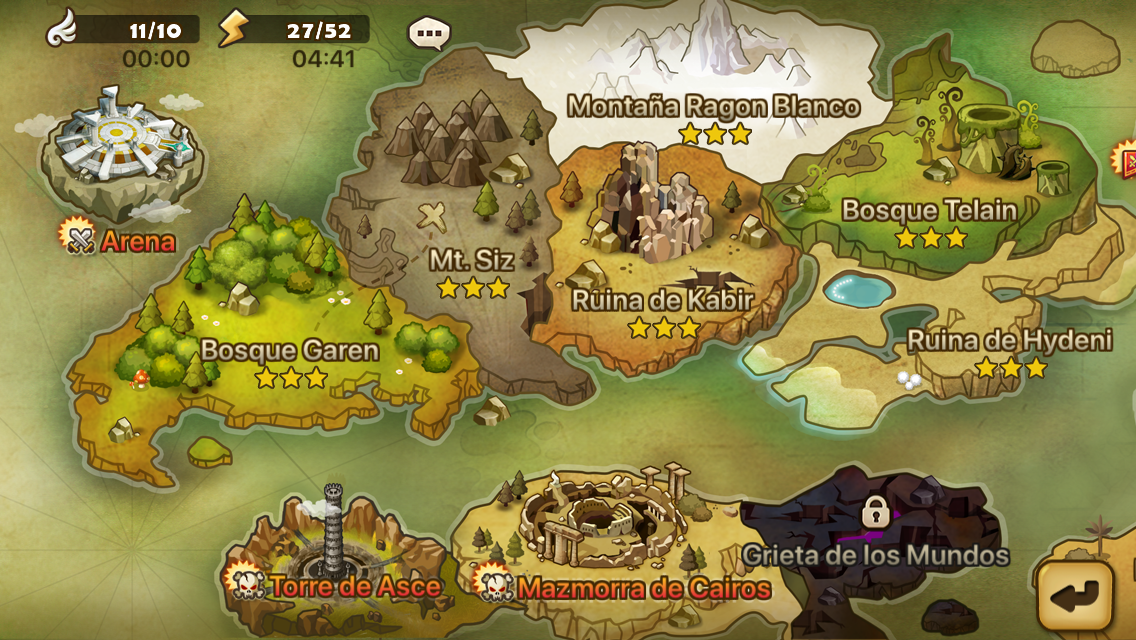The height and width of the screenshot is (640, 1136).
Task: Go back with the return arrow button
Action: 1075,595
